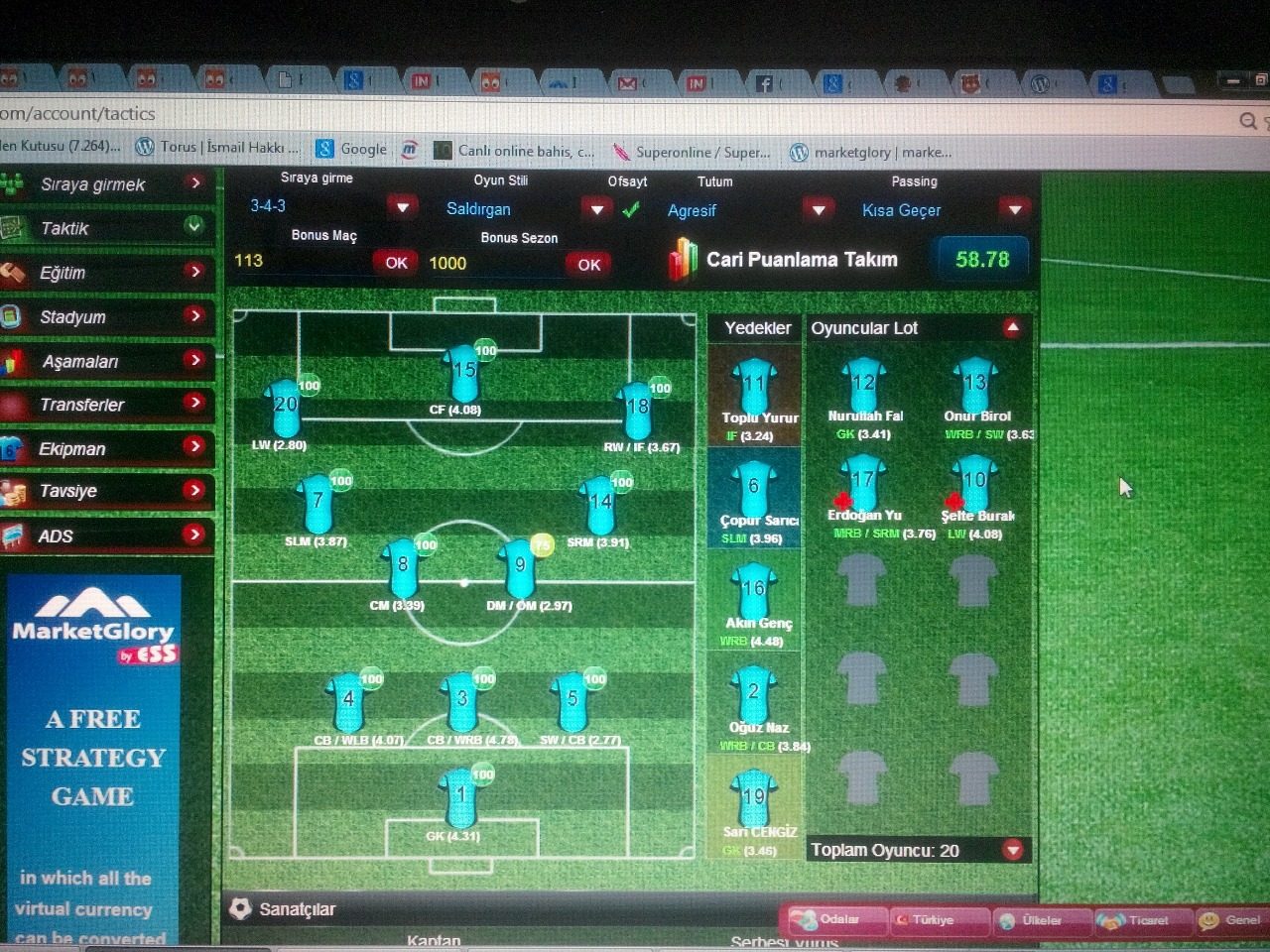The height and width of the screenshot is (952, 1270).
Task: Collapse the Oyuncular Lot panel arrow
Action: [x=1011, y=327]
